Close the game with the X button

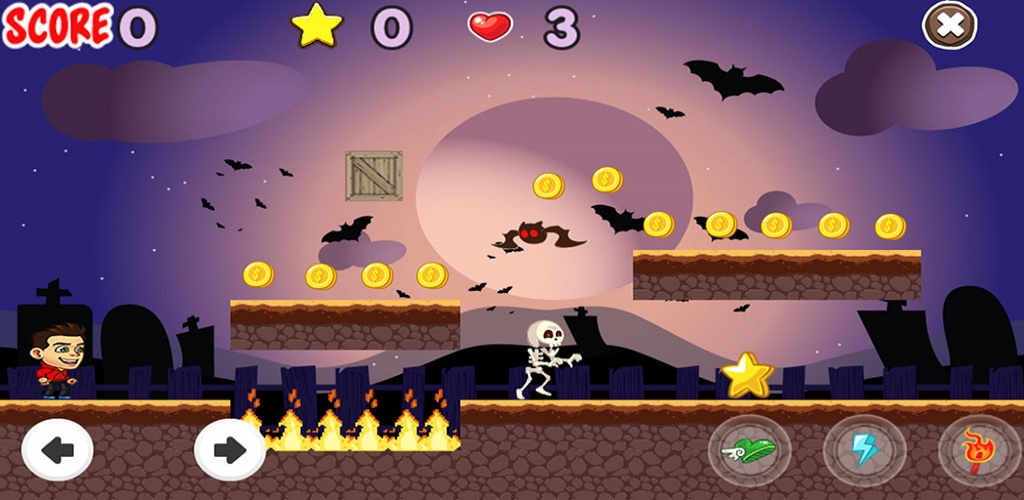[949, 25]
